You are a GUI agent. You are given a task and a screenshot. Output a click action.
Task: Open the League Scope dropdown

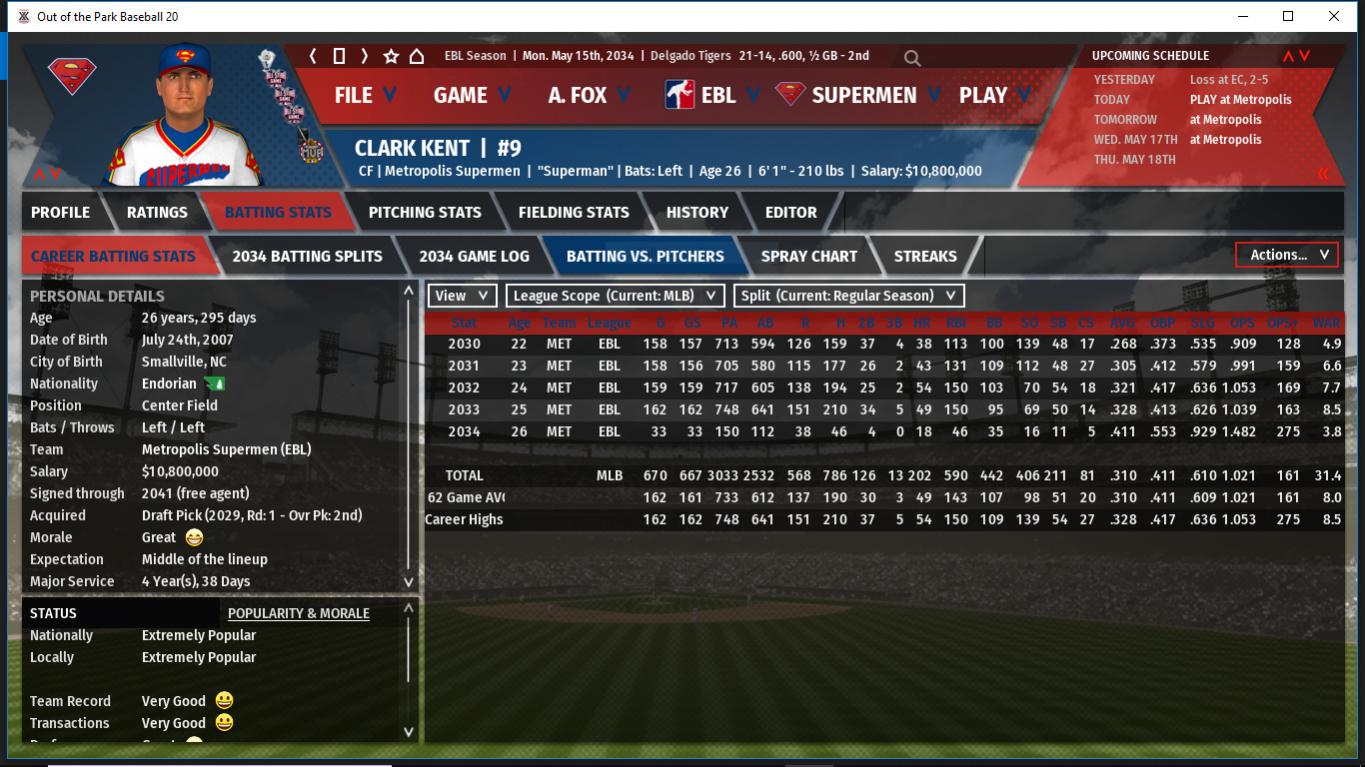tap(615, 296)
